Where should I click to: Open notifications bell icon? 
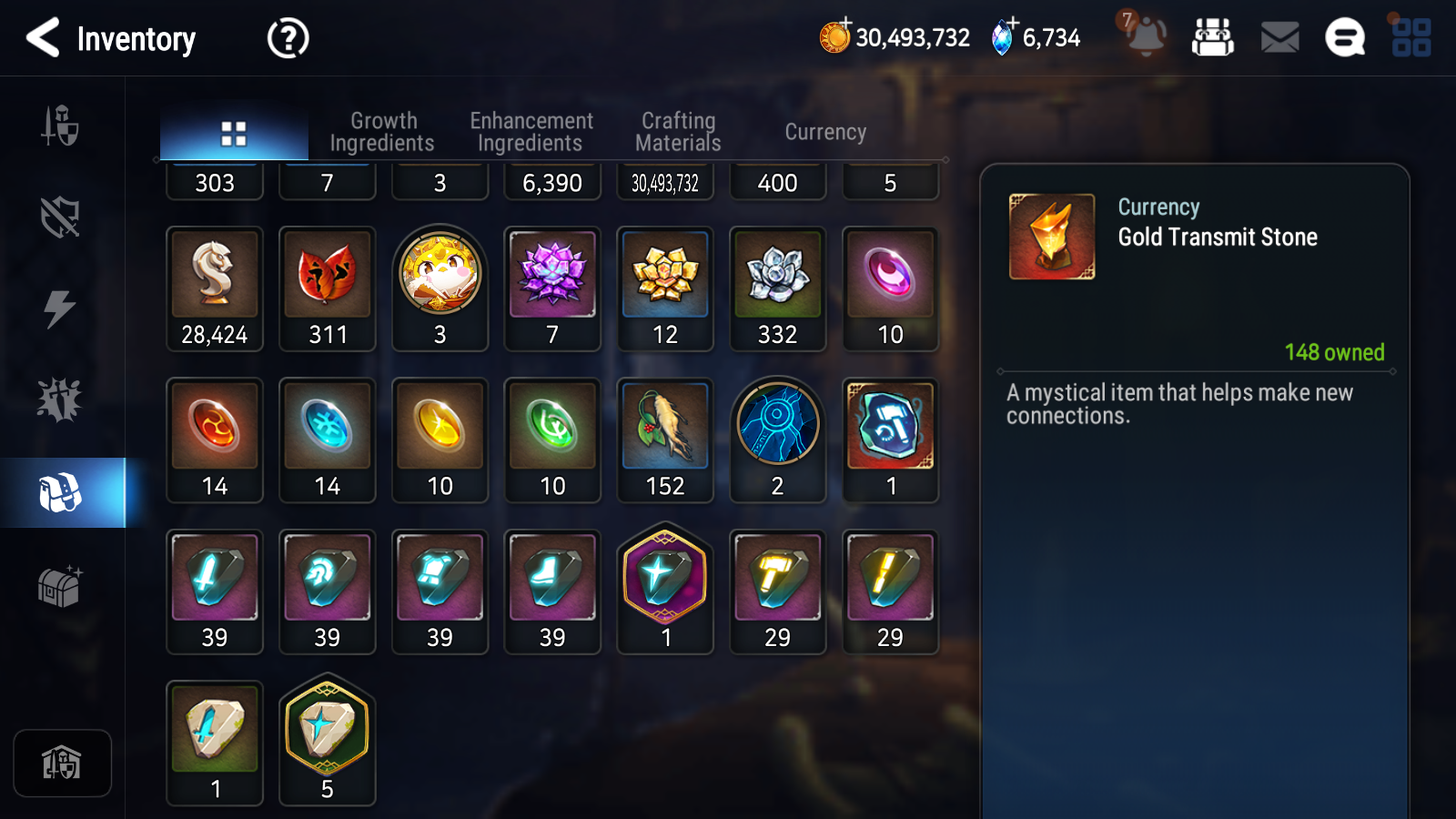point(1145,36)
